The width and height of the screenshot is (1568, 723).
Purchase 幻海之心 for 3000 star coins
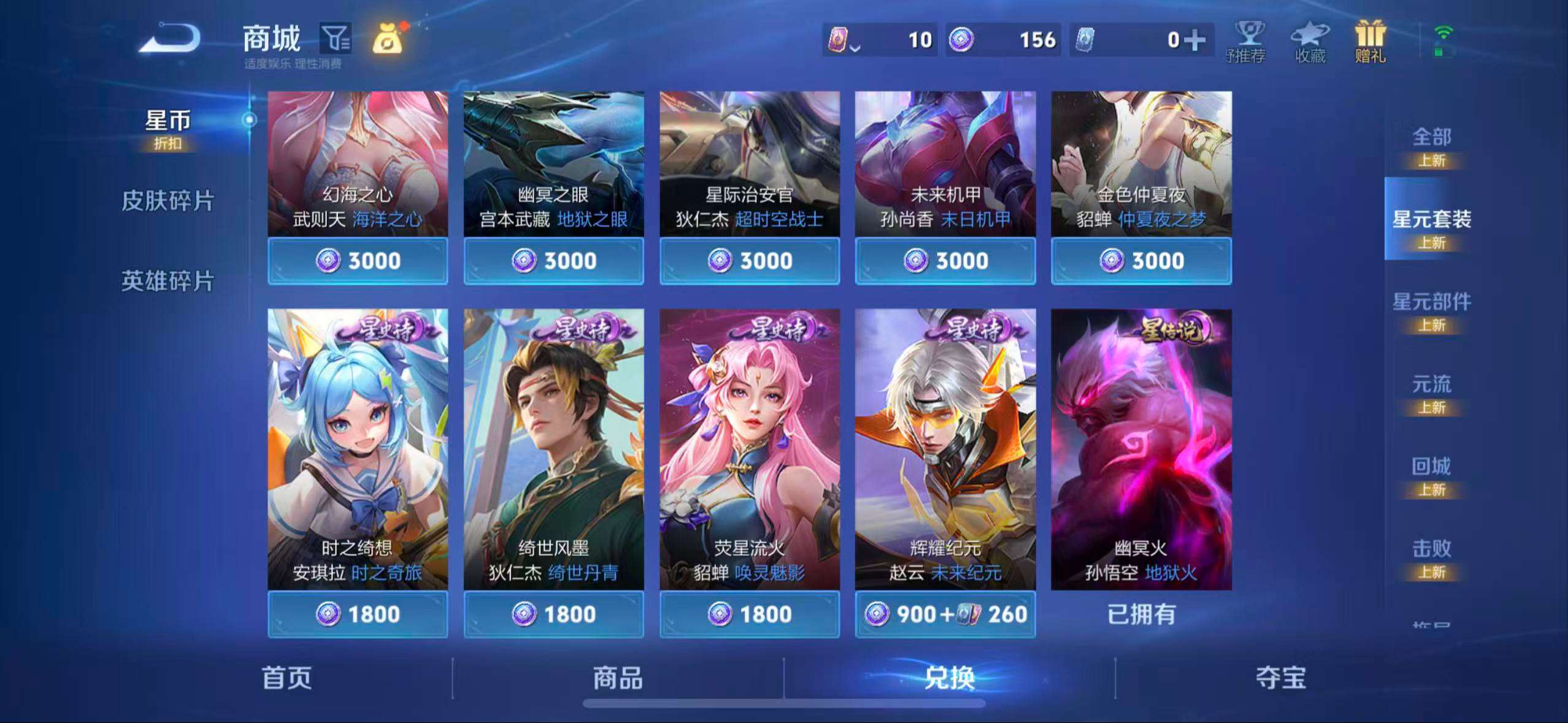pos(358,261)
